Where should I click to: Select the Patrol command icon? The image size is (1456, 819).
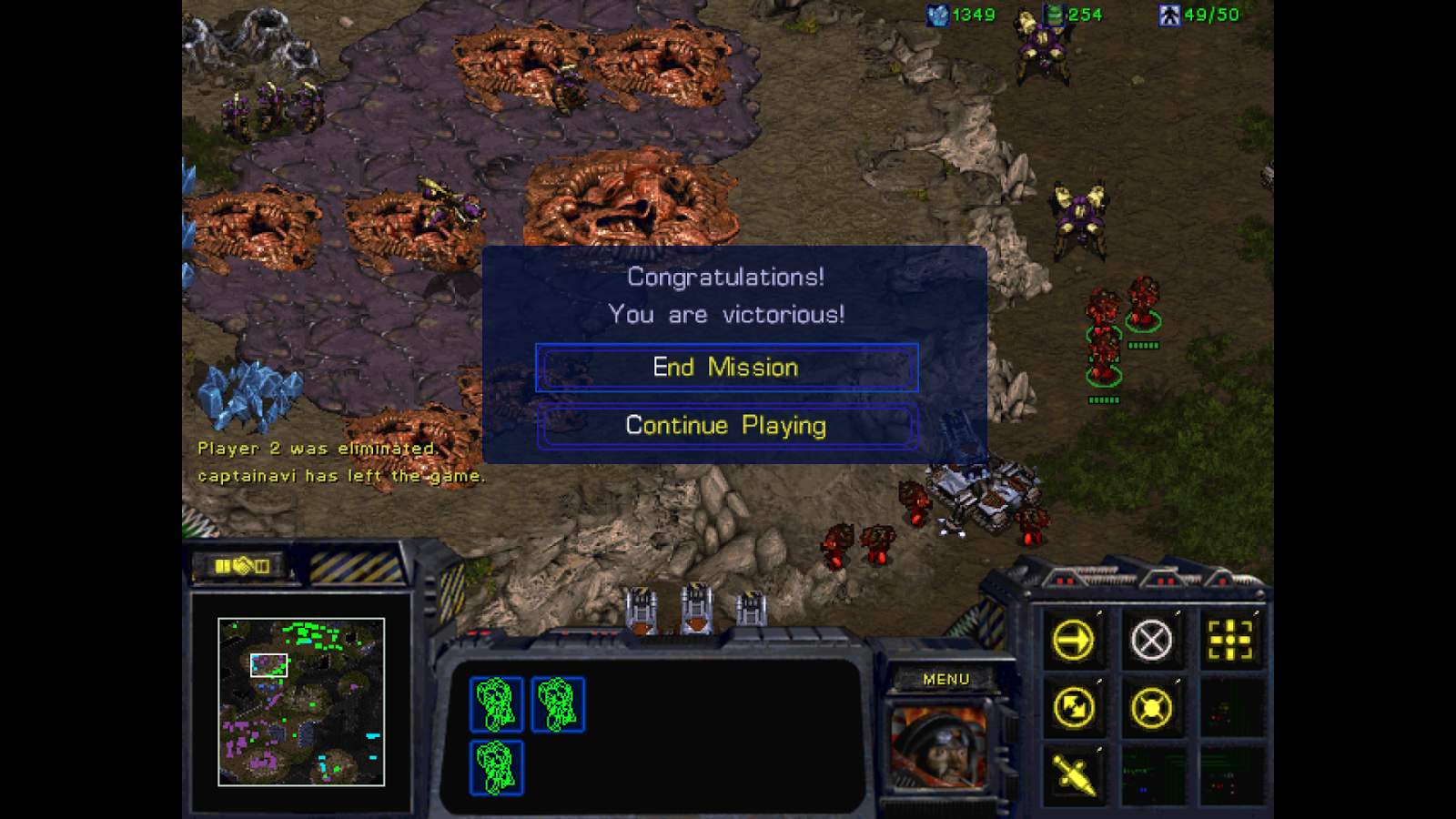(1075, 706)
